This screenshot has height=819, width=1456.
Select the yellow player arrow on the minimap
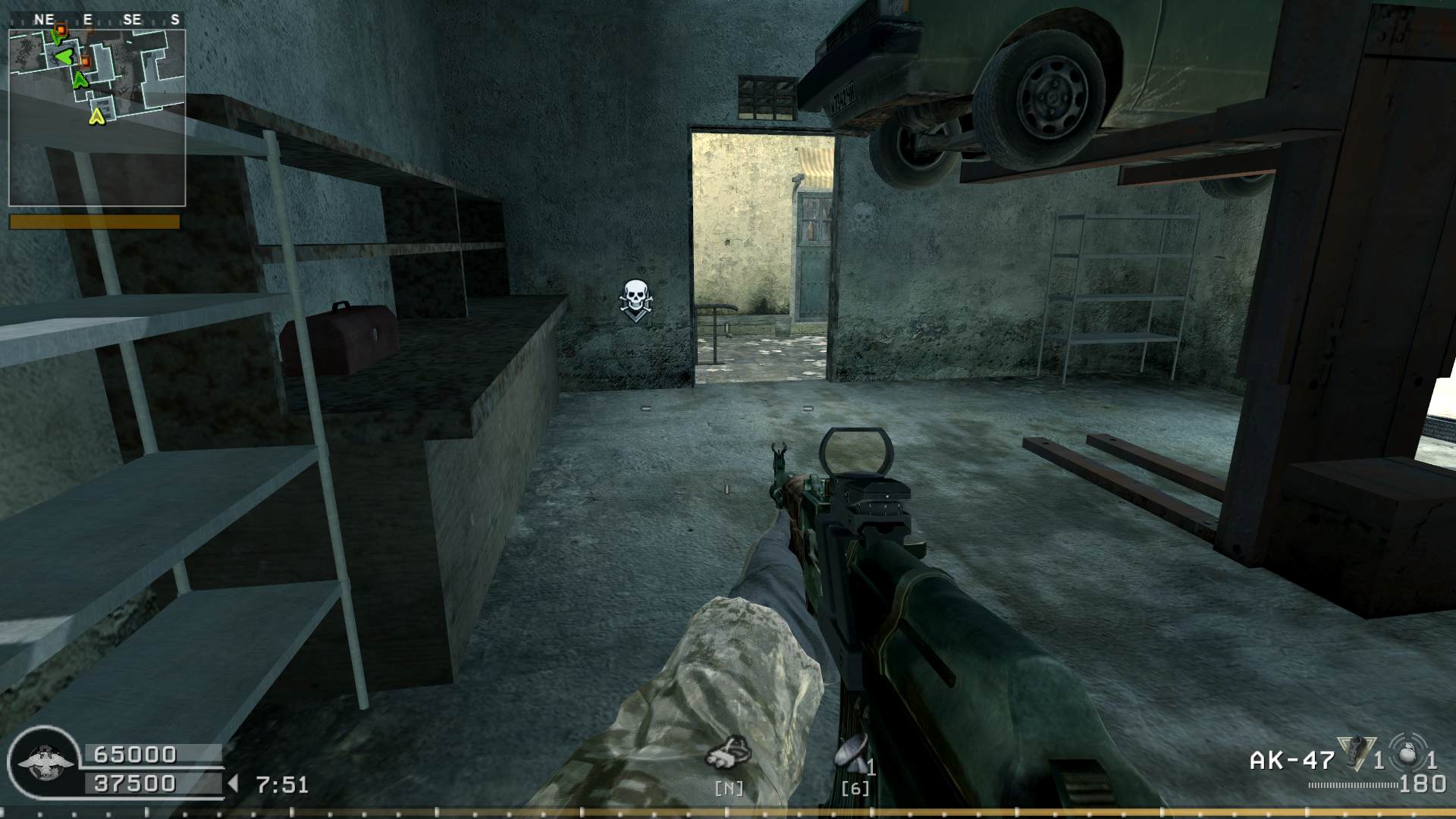[x=96, y=116]
